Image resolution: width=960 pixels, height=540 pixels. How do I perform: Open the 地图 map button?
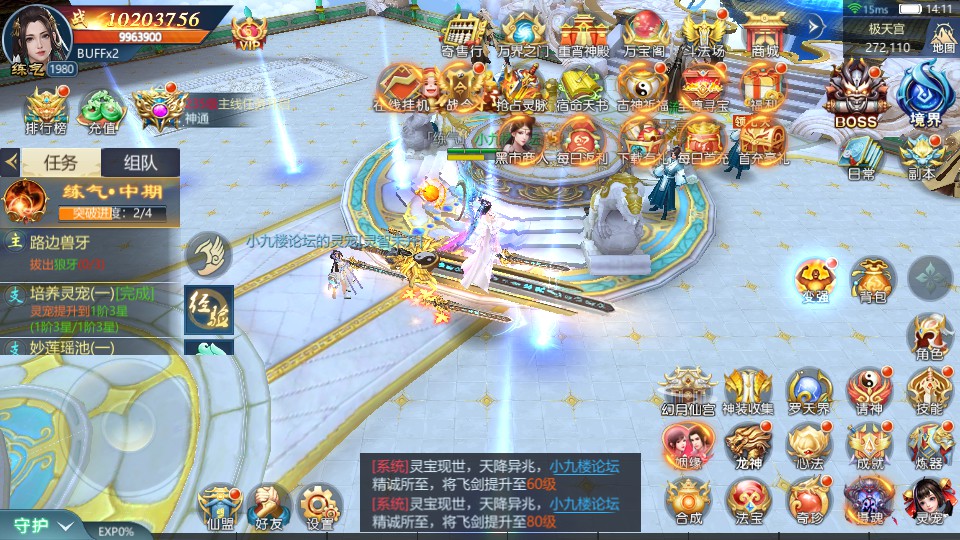click(942, 36)
